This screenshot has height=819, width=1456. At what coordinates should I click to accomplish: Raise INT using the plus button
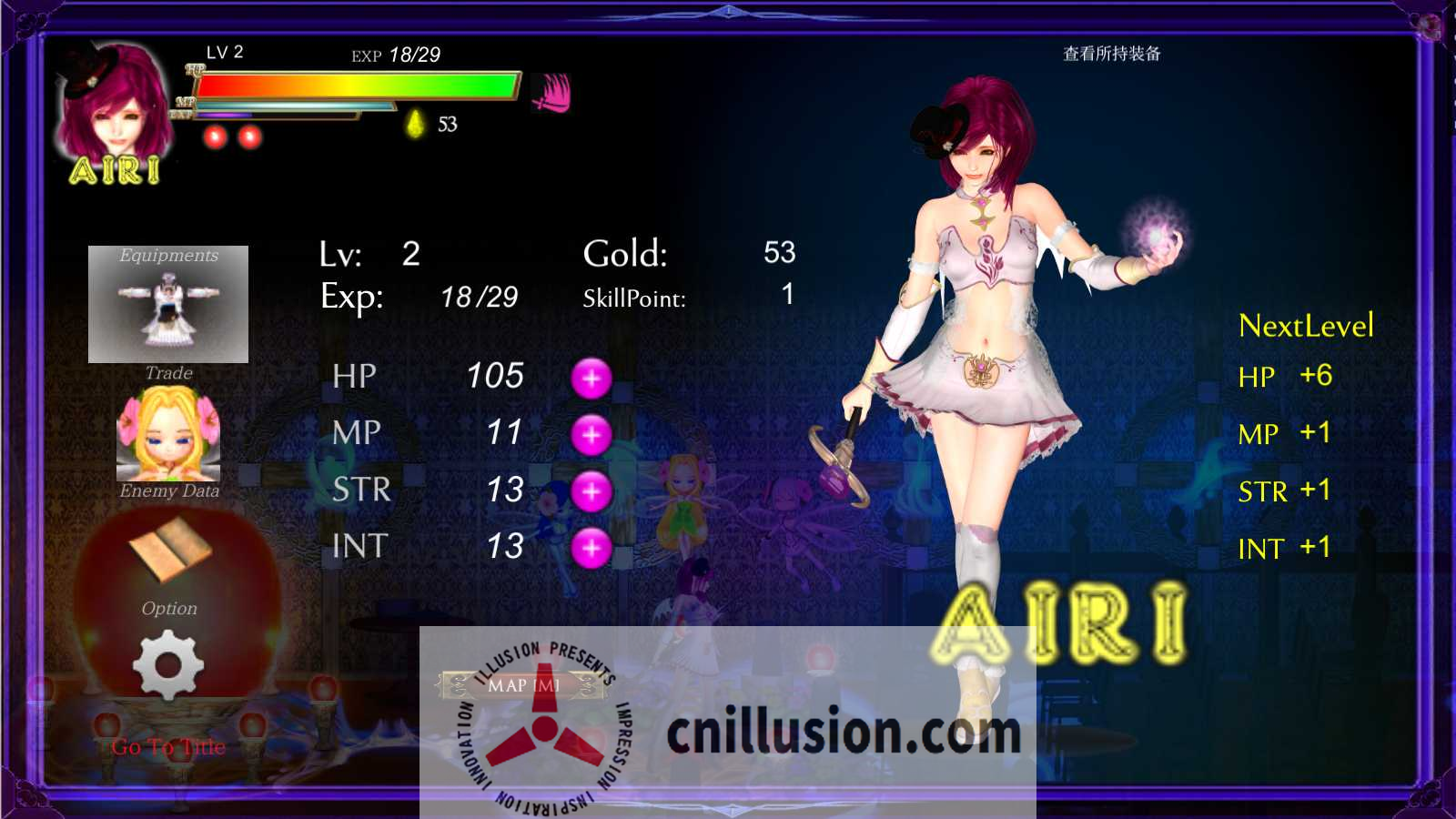click(592, 548)
